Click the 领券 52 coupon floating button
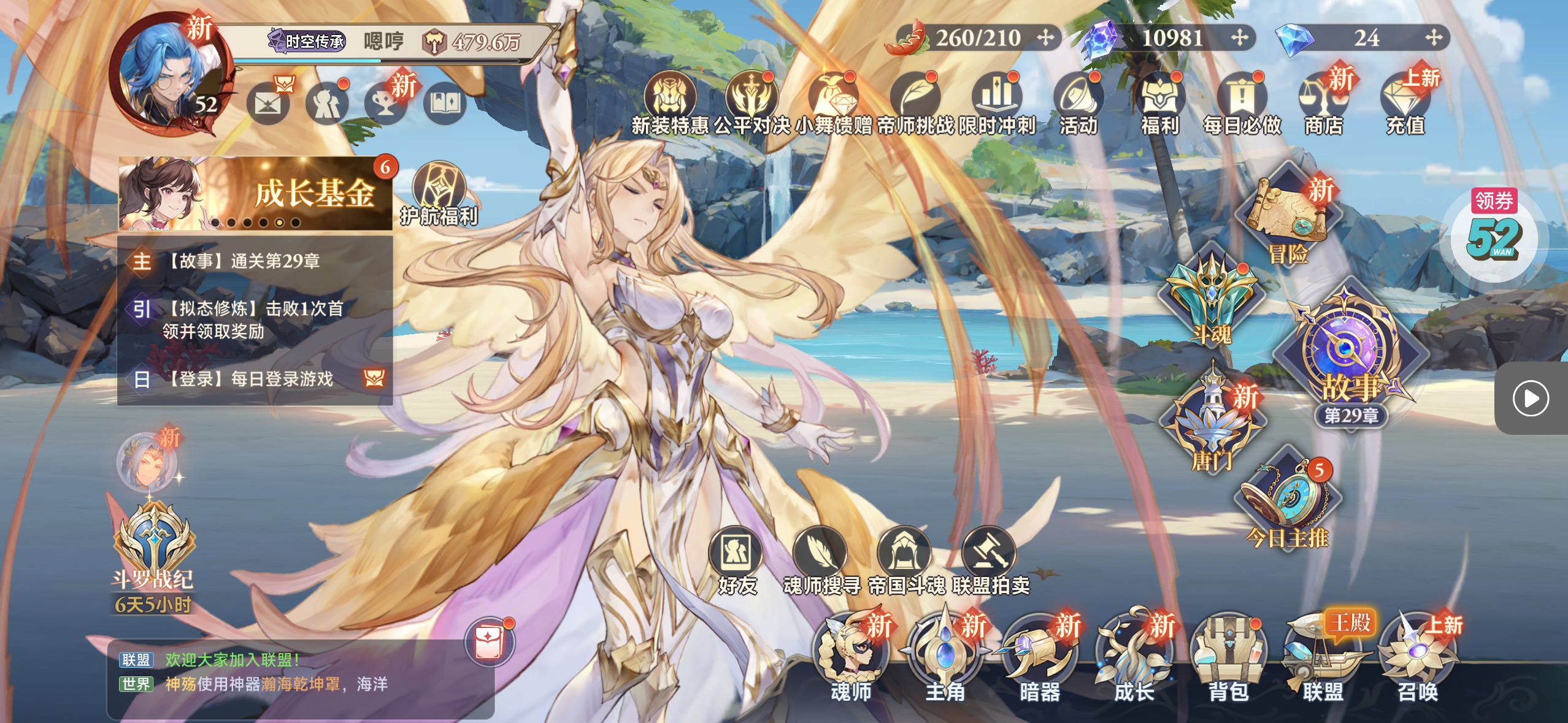 click(x=1494, y=236)
